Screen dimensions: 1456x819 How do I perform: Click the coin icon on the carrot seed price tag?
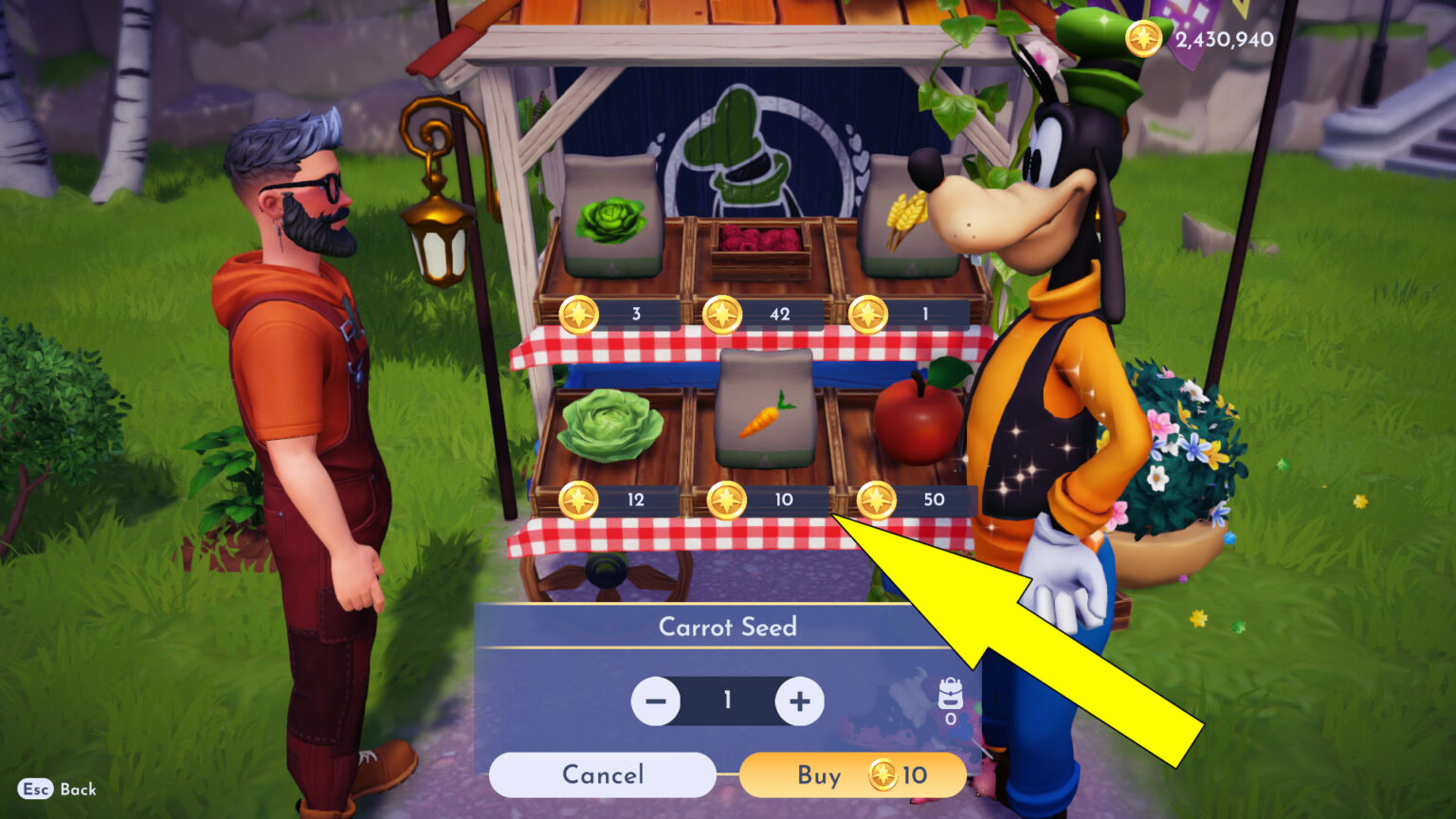728,499
